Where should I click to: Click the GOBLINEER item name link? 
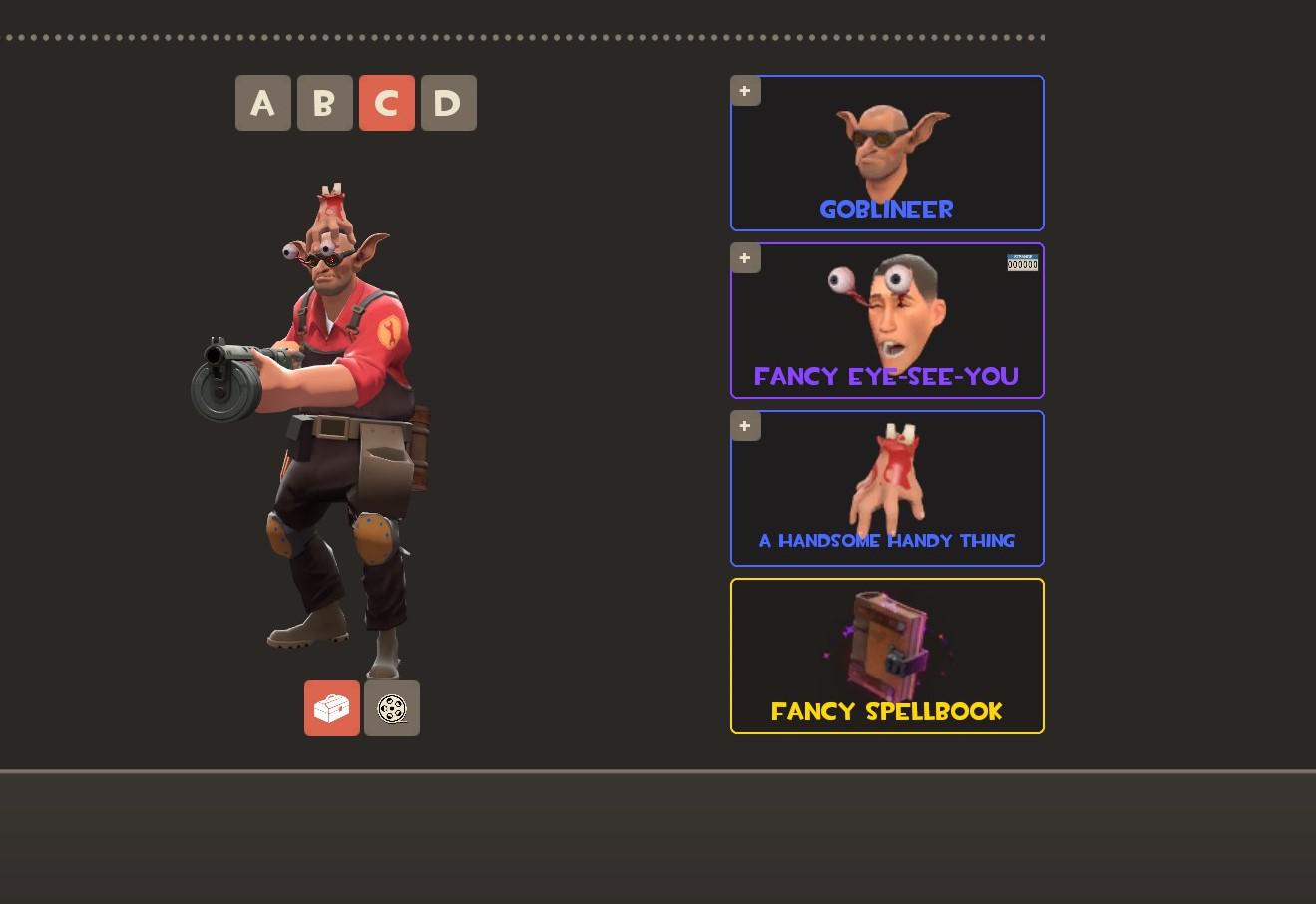(886, 209)
